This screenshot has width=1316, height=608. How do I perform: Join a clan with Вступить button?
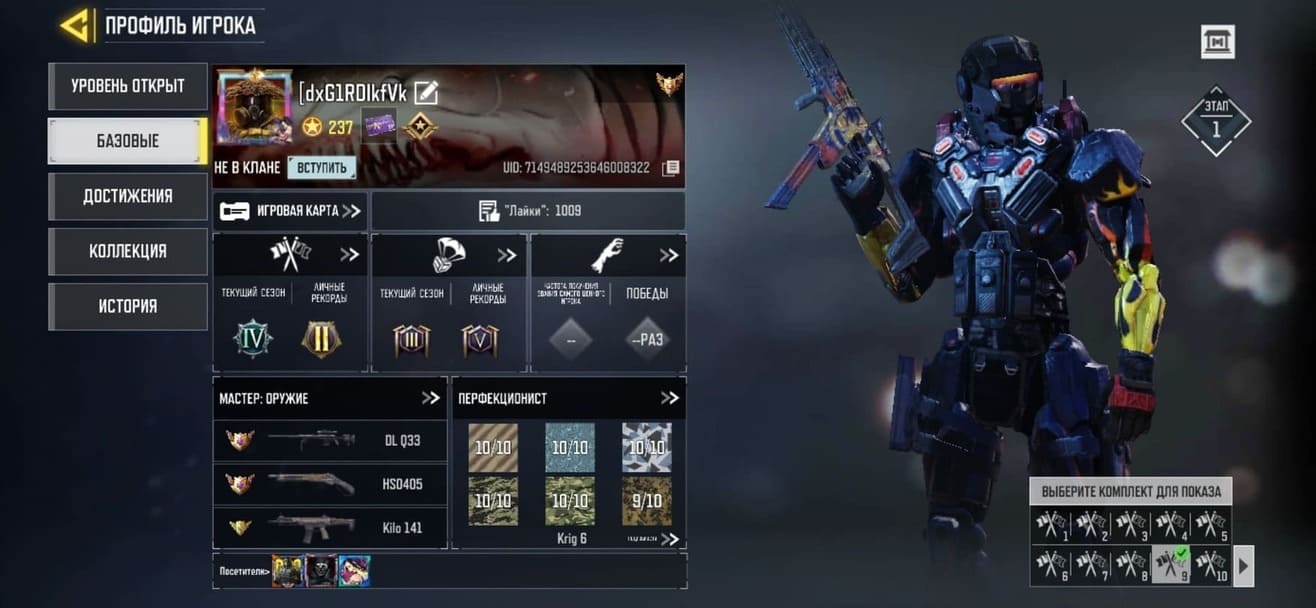coord(321,168)
